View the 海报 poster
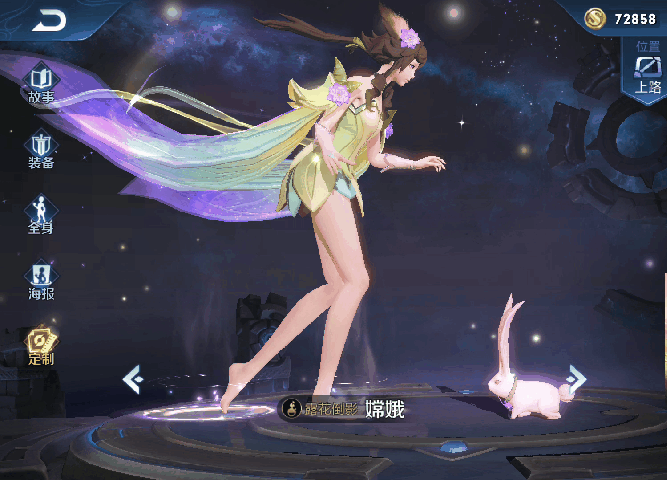The image size is (667, 480). [41, 279]
